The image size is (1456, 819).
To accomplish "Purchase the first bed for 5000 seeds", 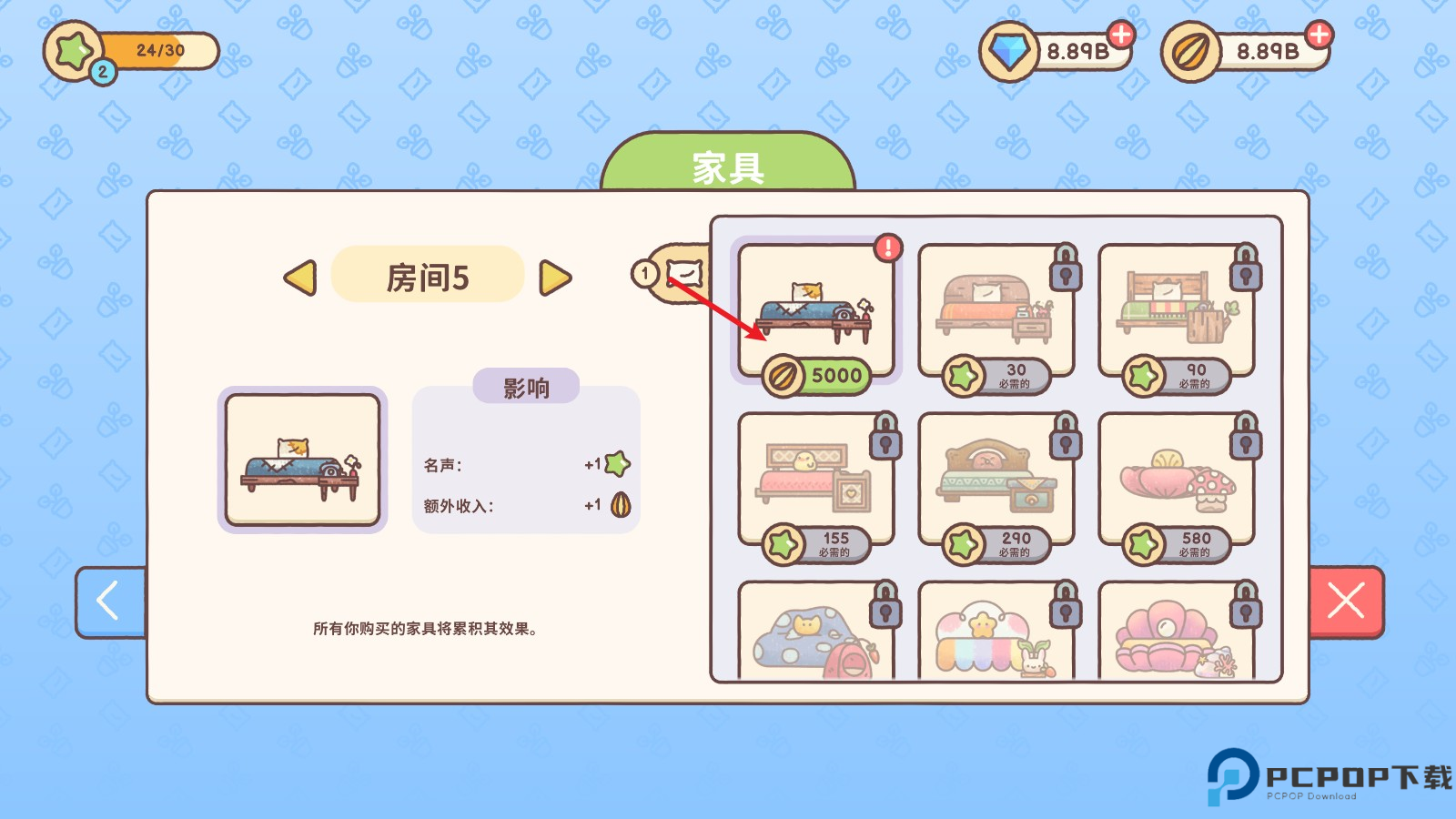I will pos(817,376).
